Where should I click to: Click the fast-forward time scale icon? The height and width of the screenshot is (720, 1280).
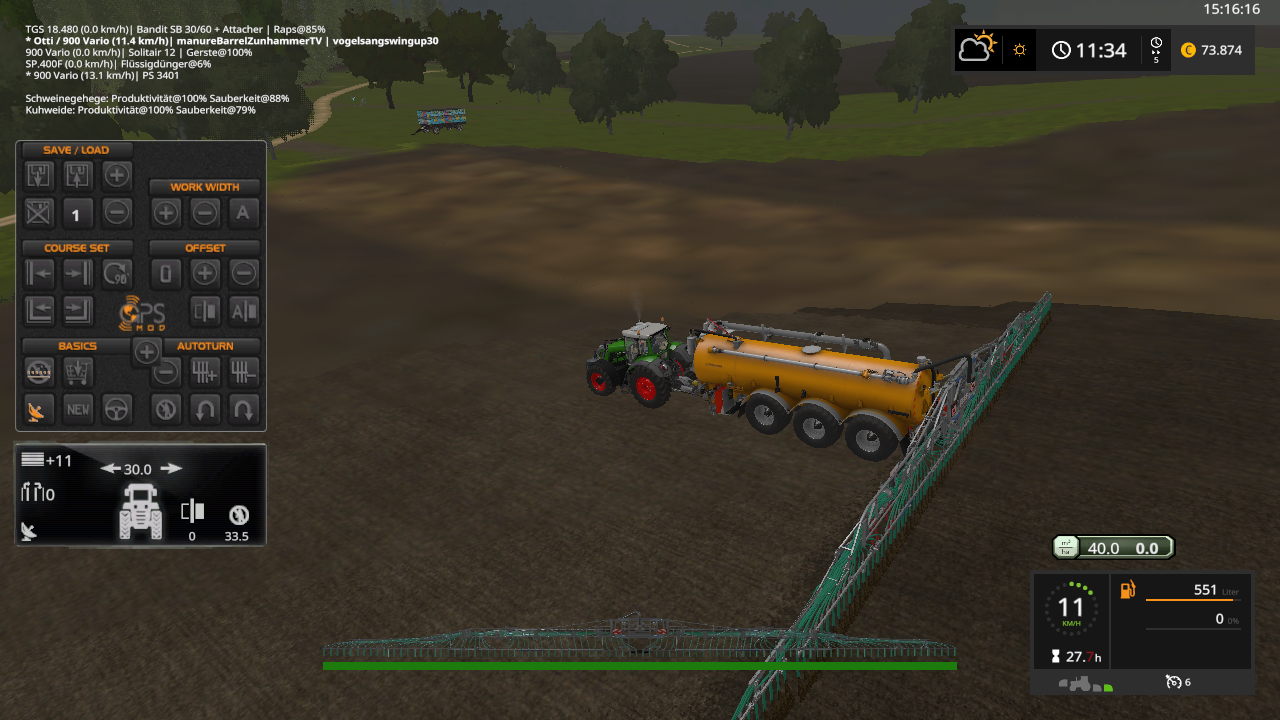(1156, 51)
